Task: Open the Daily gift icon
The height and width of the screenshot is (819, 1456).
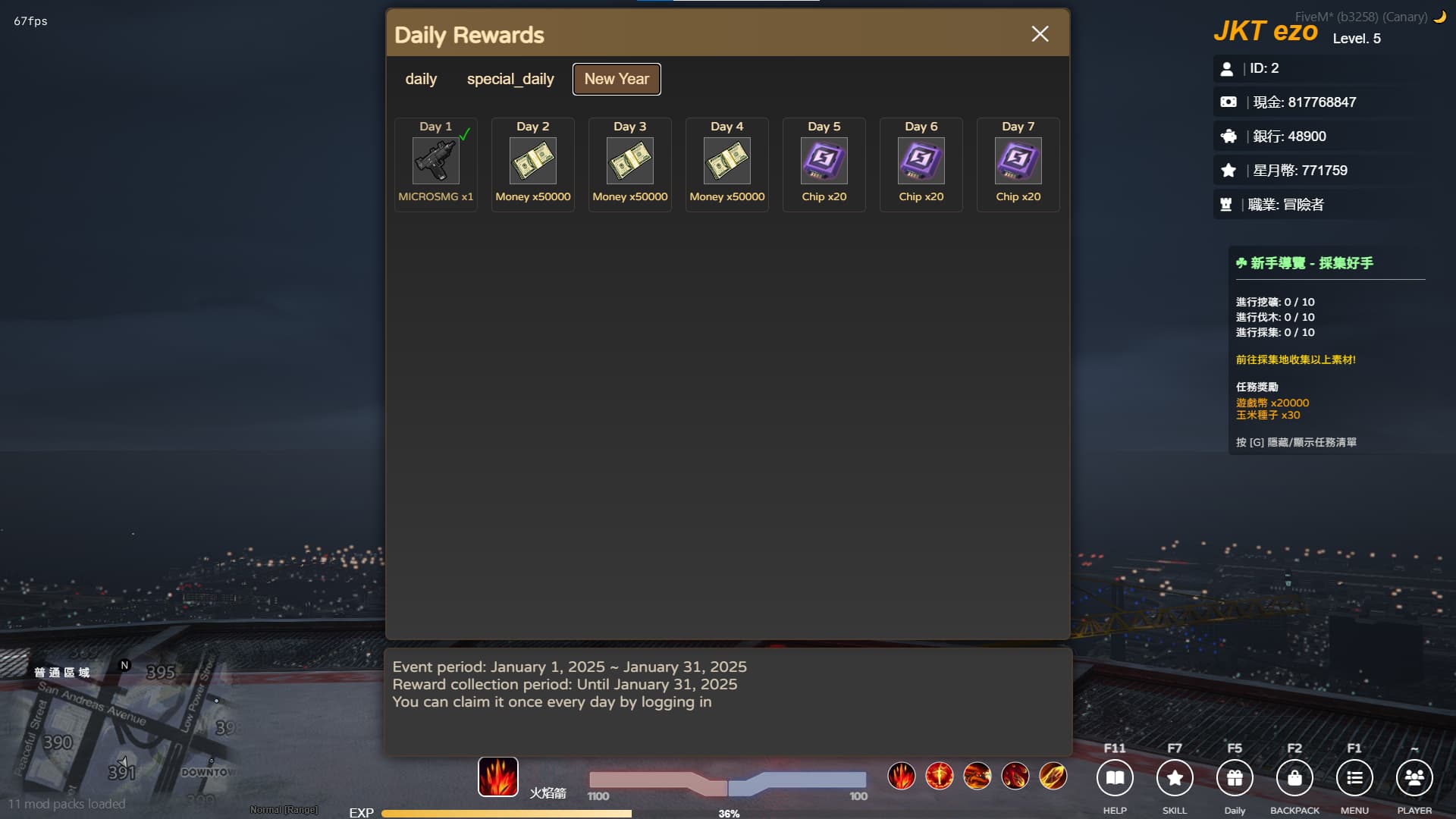Action: click(x=1235, y=777)
